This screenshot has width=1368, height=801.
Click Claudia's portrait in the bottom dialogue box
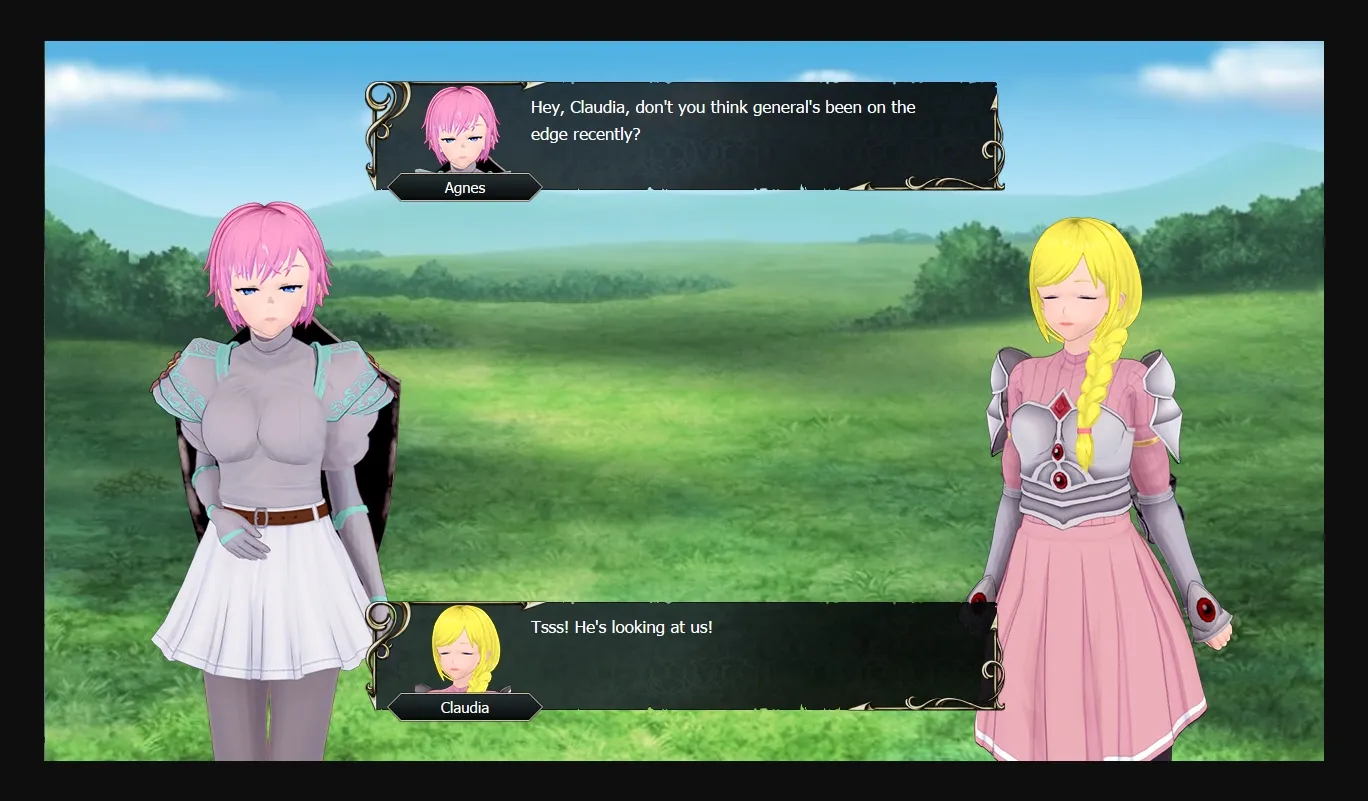click(x=466, y=648)
